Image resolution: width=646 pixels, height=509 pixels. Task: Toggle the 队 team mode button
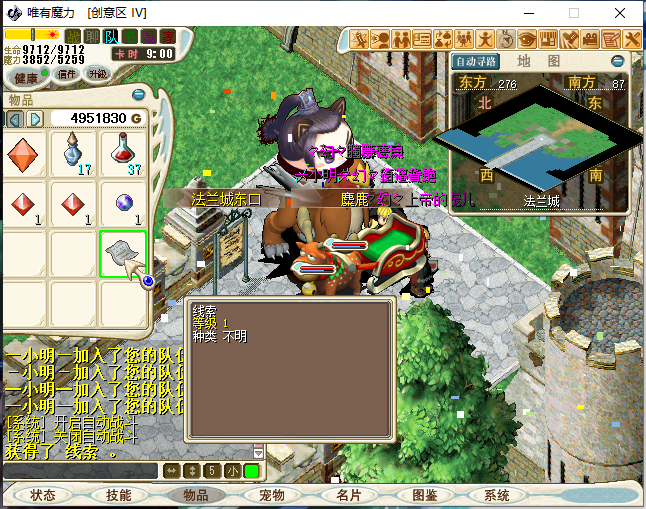[x=111, y=37]
